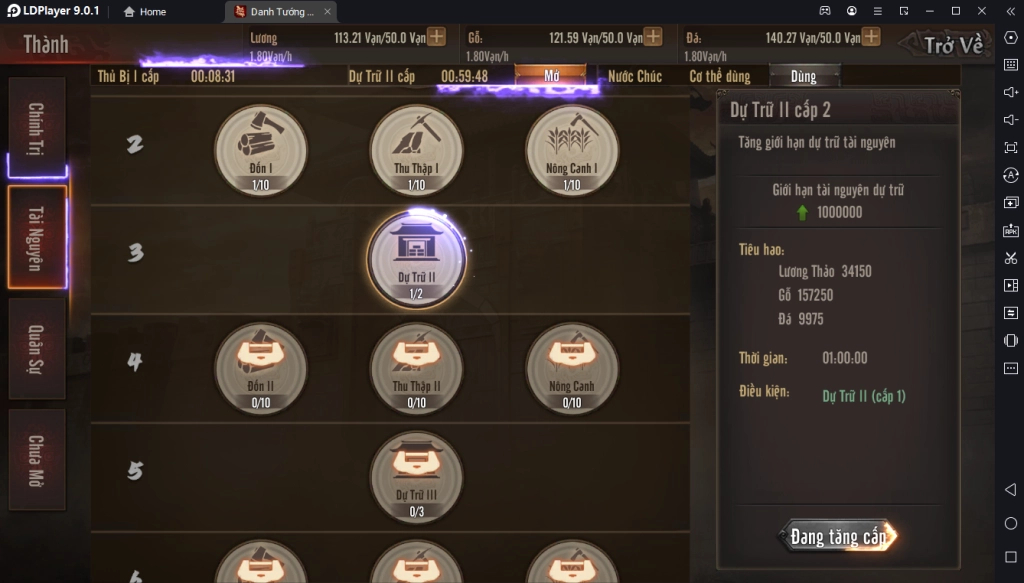The image size is (1024, 583).
Task: Select the Tài Nguyên tab
Action: (x=37, y=237)
